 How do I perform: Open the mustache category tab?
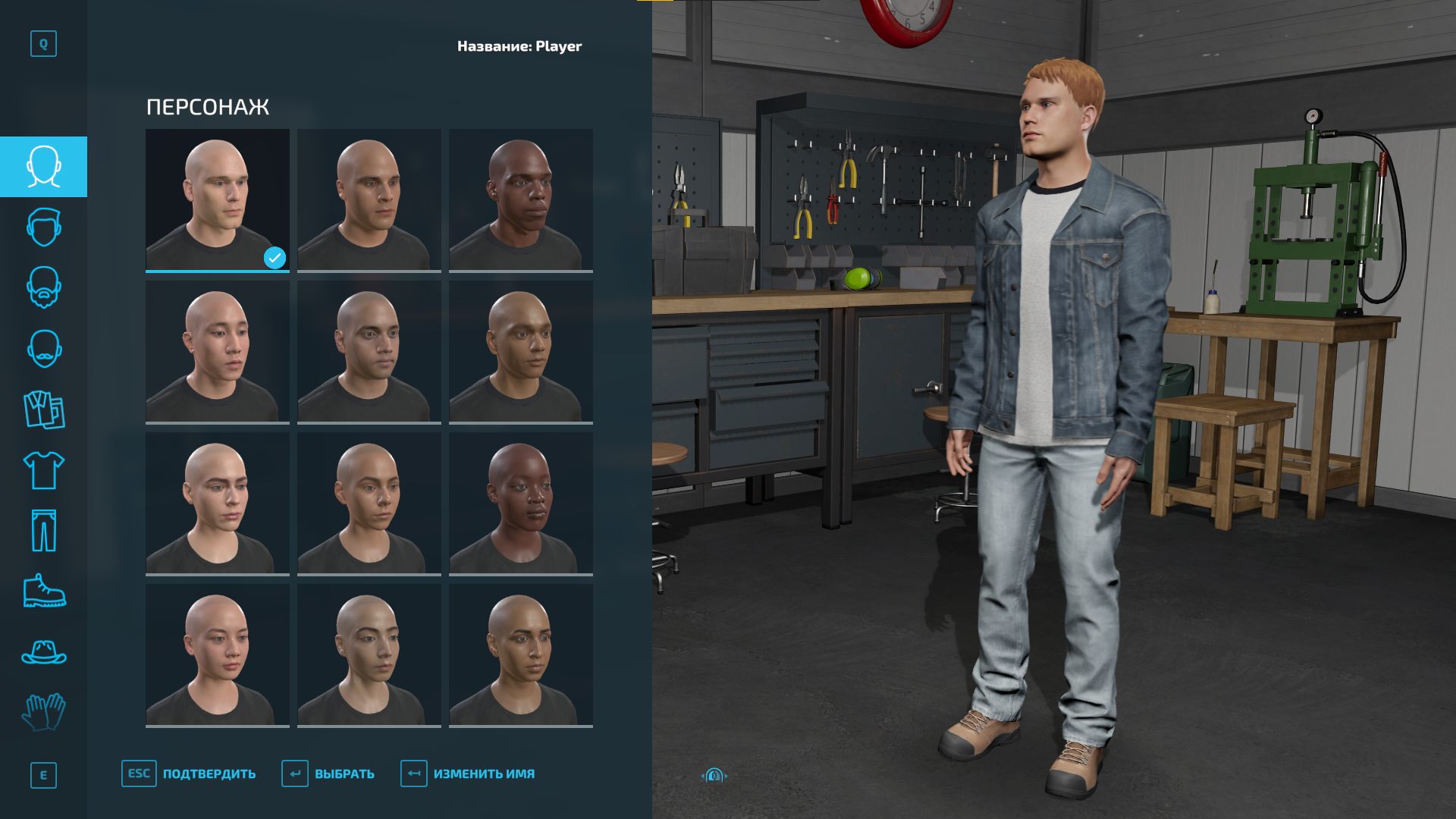coord(44,349)
